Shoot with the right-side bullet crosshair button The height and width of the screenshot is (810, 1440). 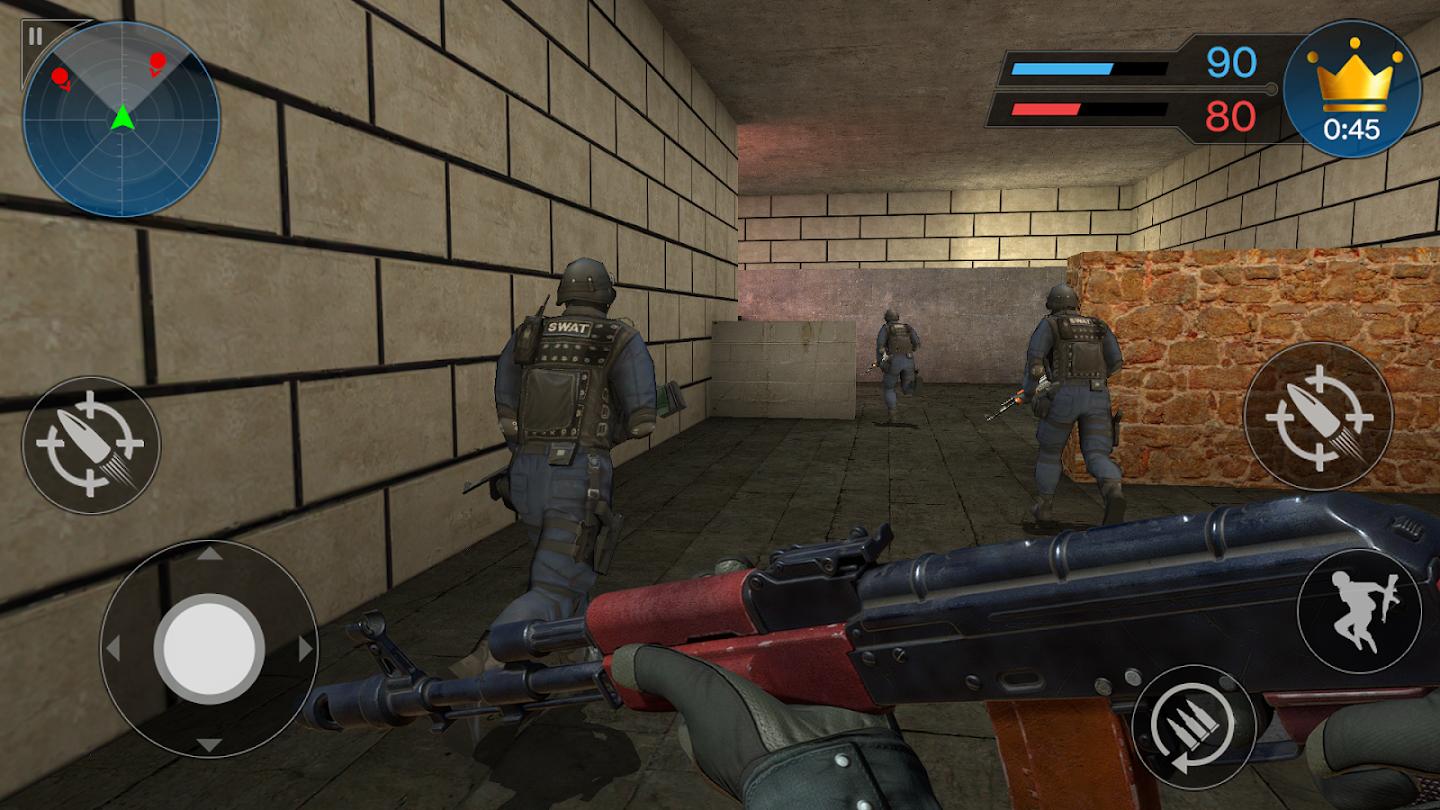pyautogui.click(x=1318, y=417)
